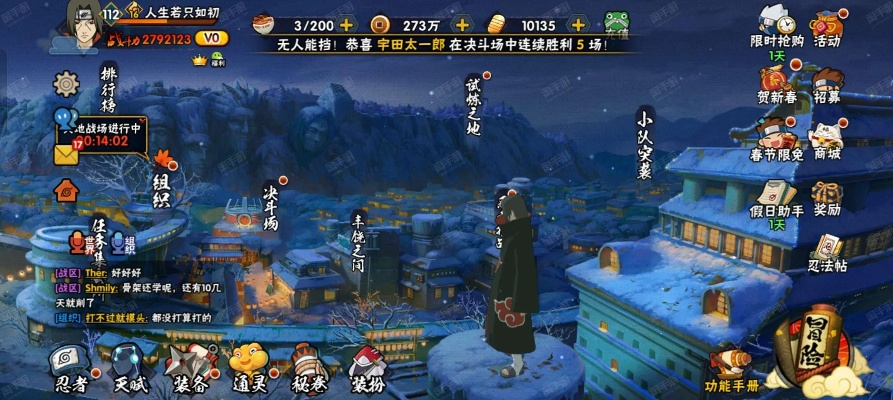Open the 招募 recruit icon
This screenshot has height=400, width=893.
(x=826, y=86)
